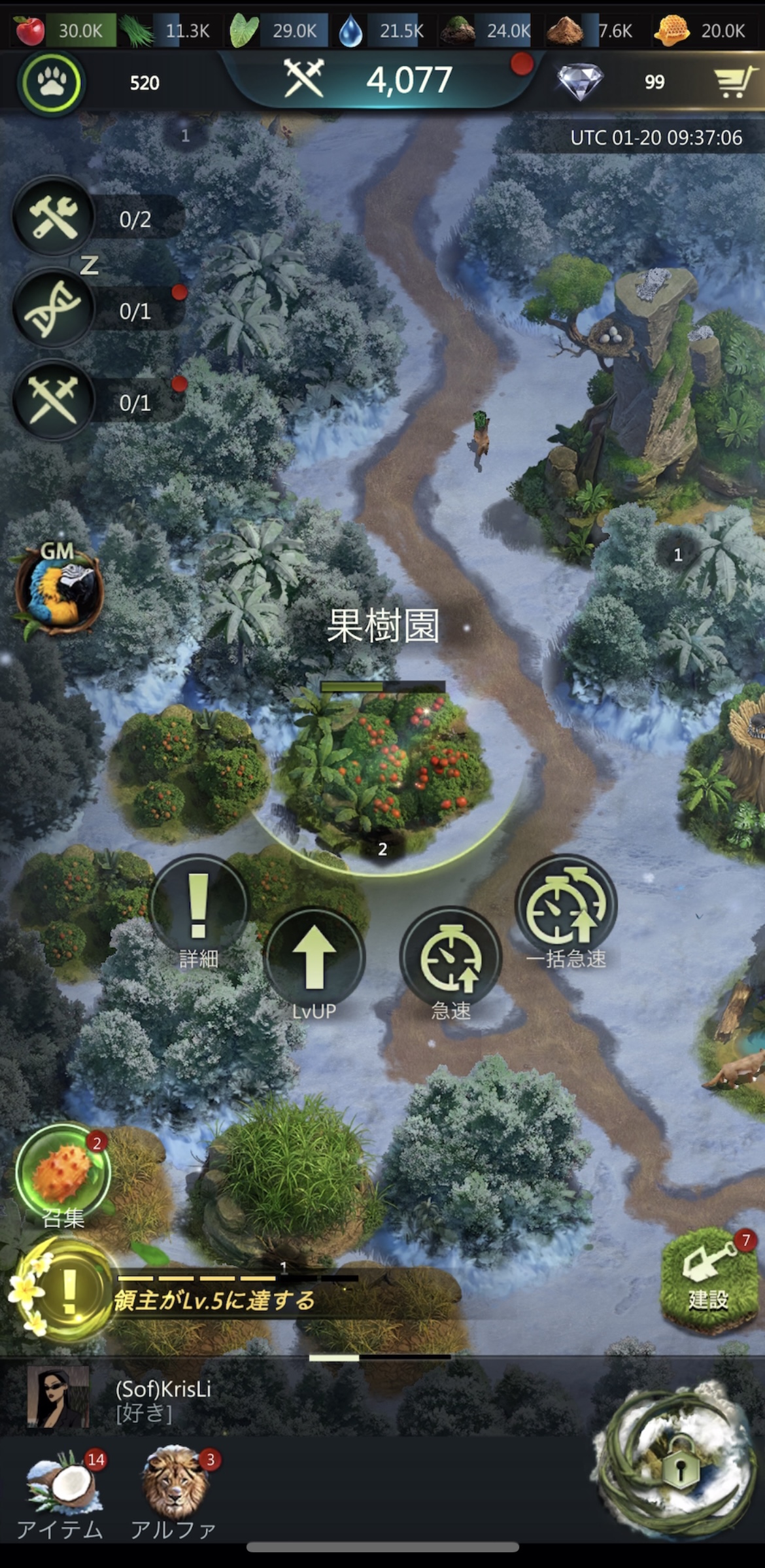Open the hammer and wrench build queue
Image resolution: width=765 pixels, height=1568 pixels.
pos(54,217)
